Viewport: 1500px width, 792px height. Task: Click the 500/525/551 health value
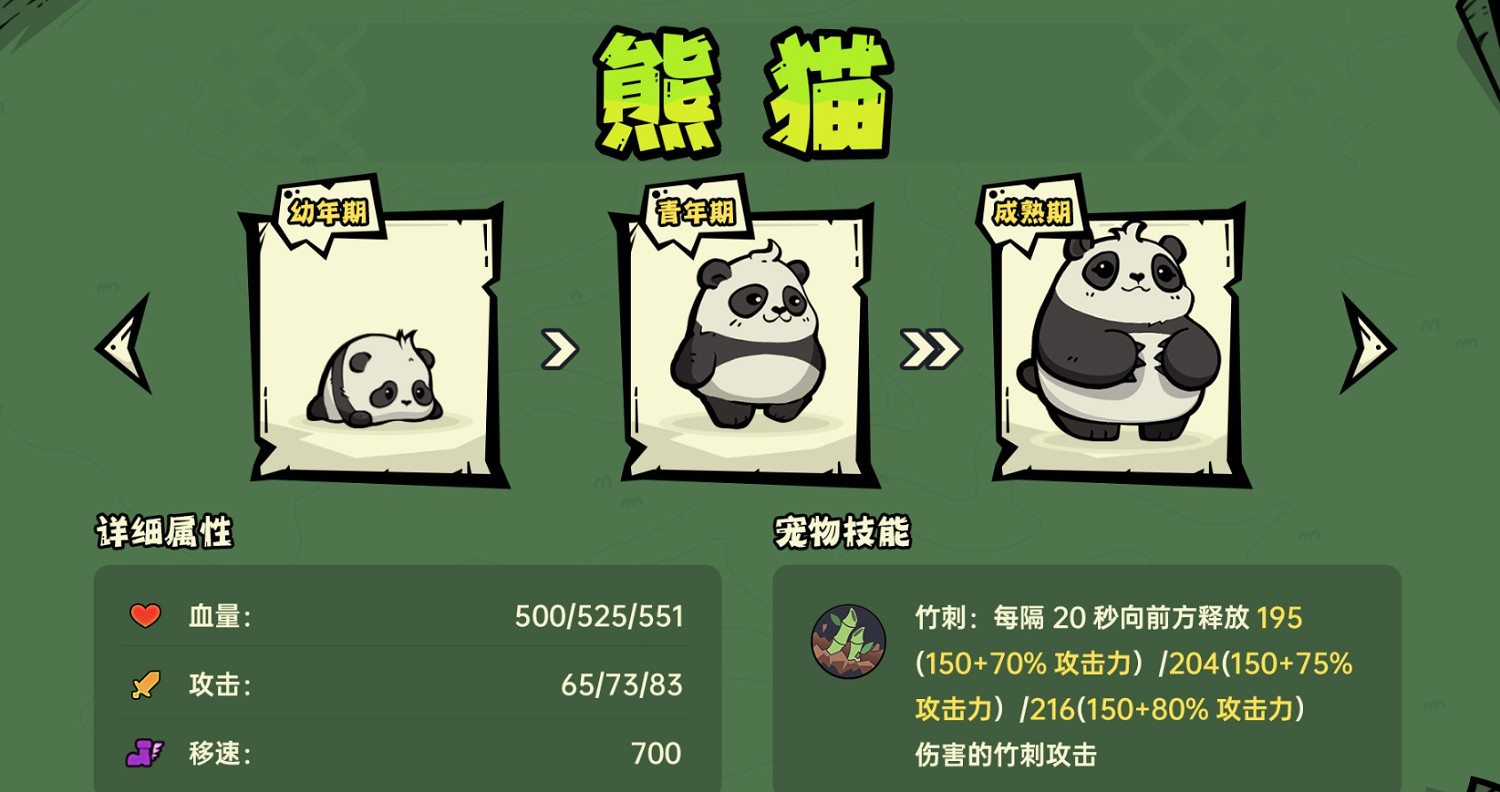coord(600,616)
